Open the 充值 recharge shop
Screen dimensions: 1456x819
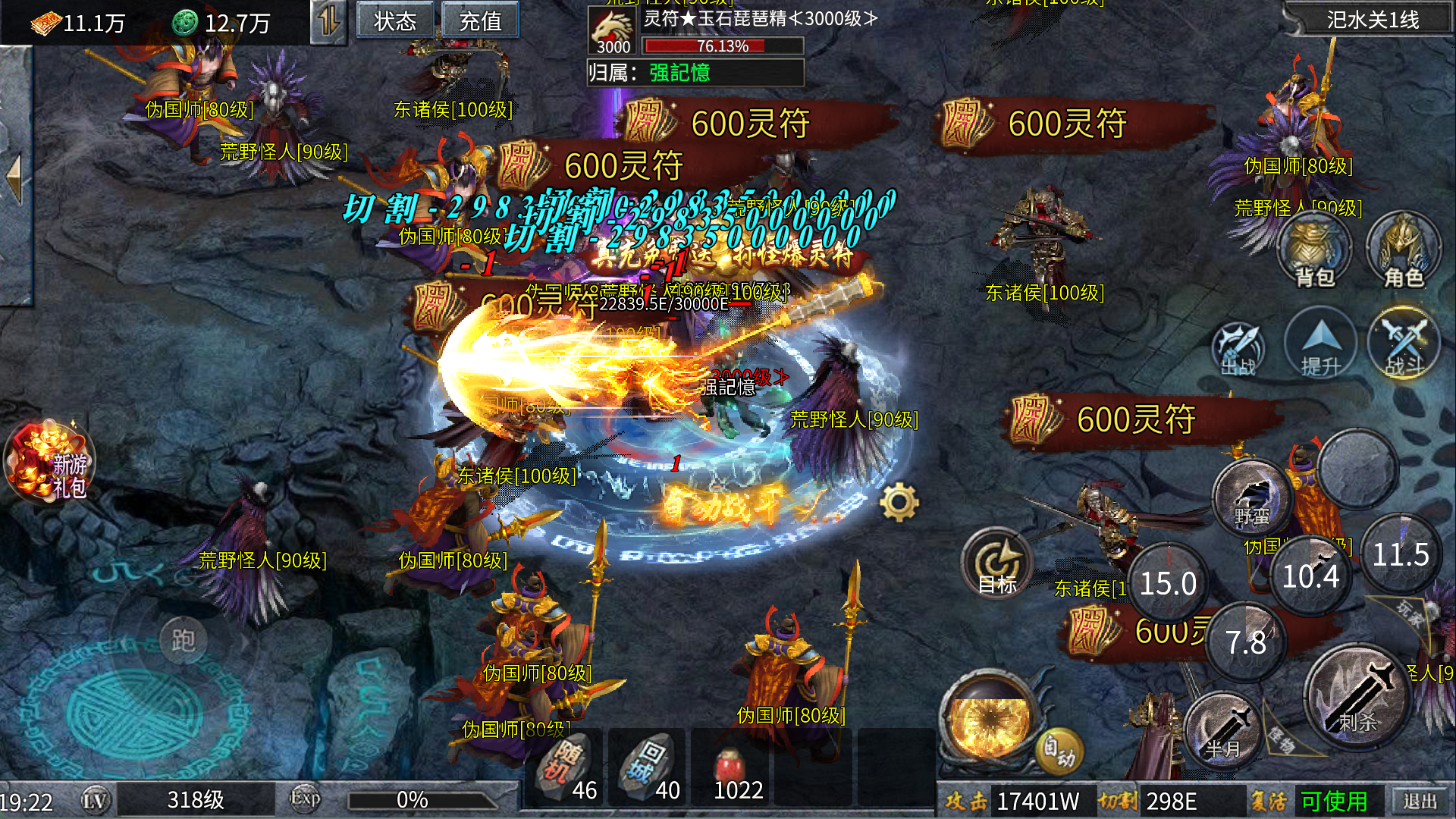tap(480, 21)
